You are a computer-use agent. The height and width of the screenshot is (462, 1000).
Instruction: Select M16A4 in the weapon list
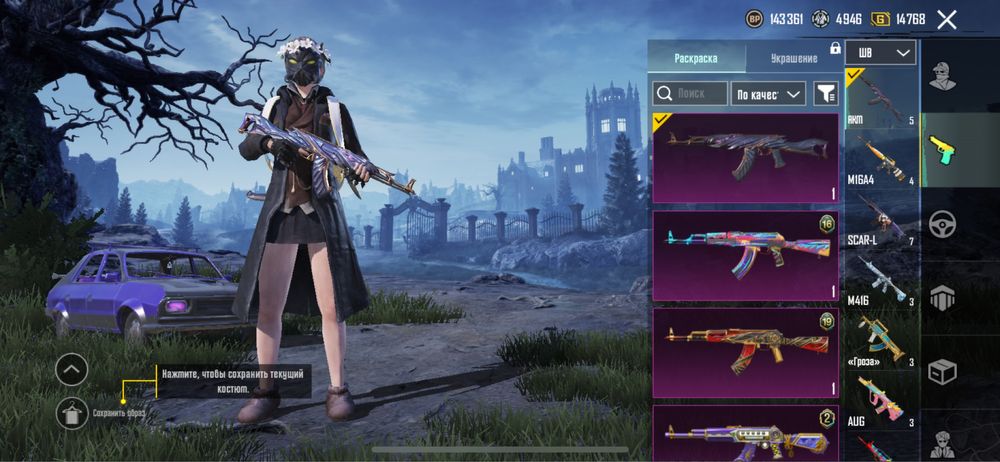click(x=881, y=161)
